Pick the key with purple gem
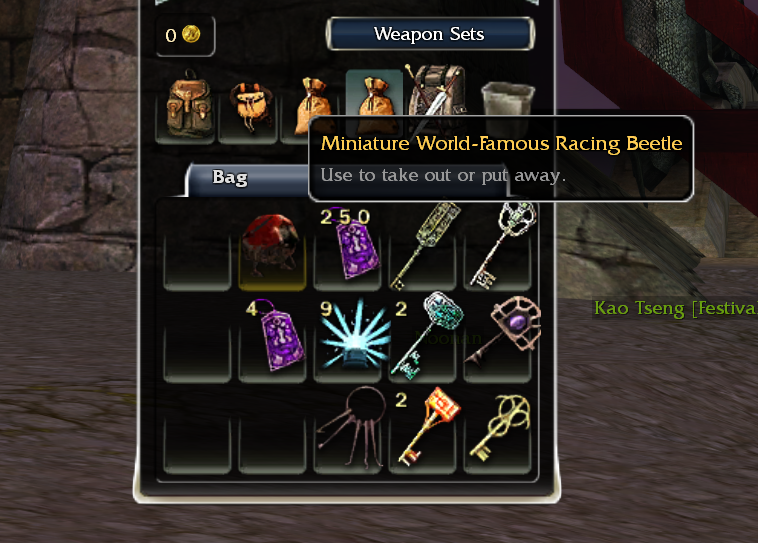 click(x=498, y=330)
